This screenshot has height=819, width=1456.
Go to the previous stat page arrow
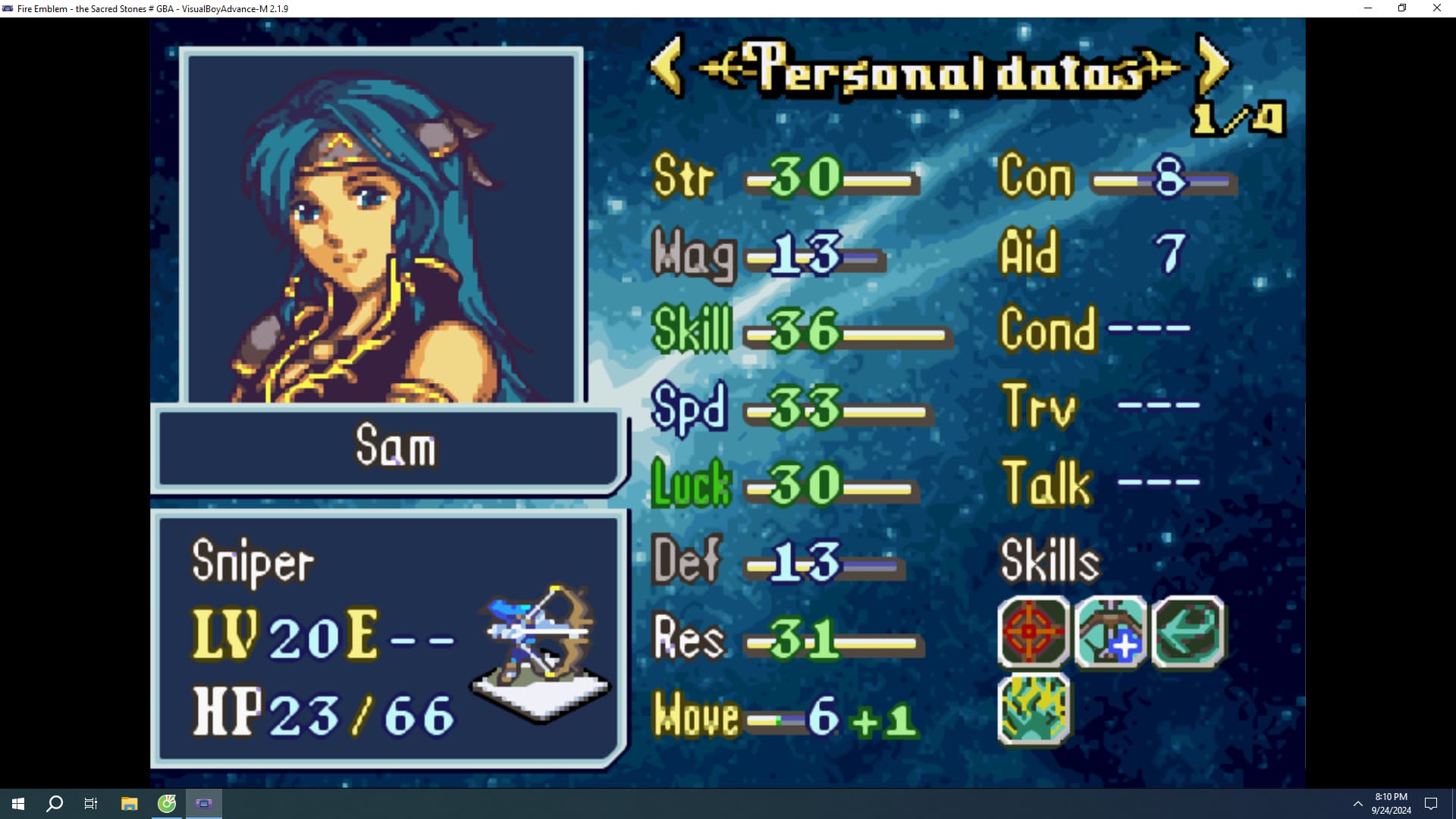pos(667,67)
